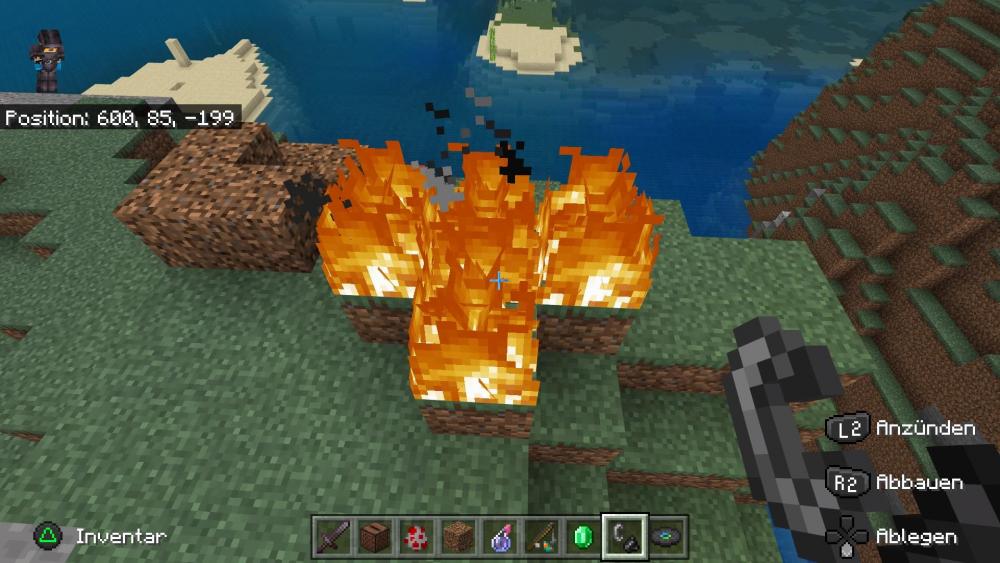Screen dimensions: 1000x563
Task: Select the sword hotbar slot
Action: (332, 536)
